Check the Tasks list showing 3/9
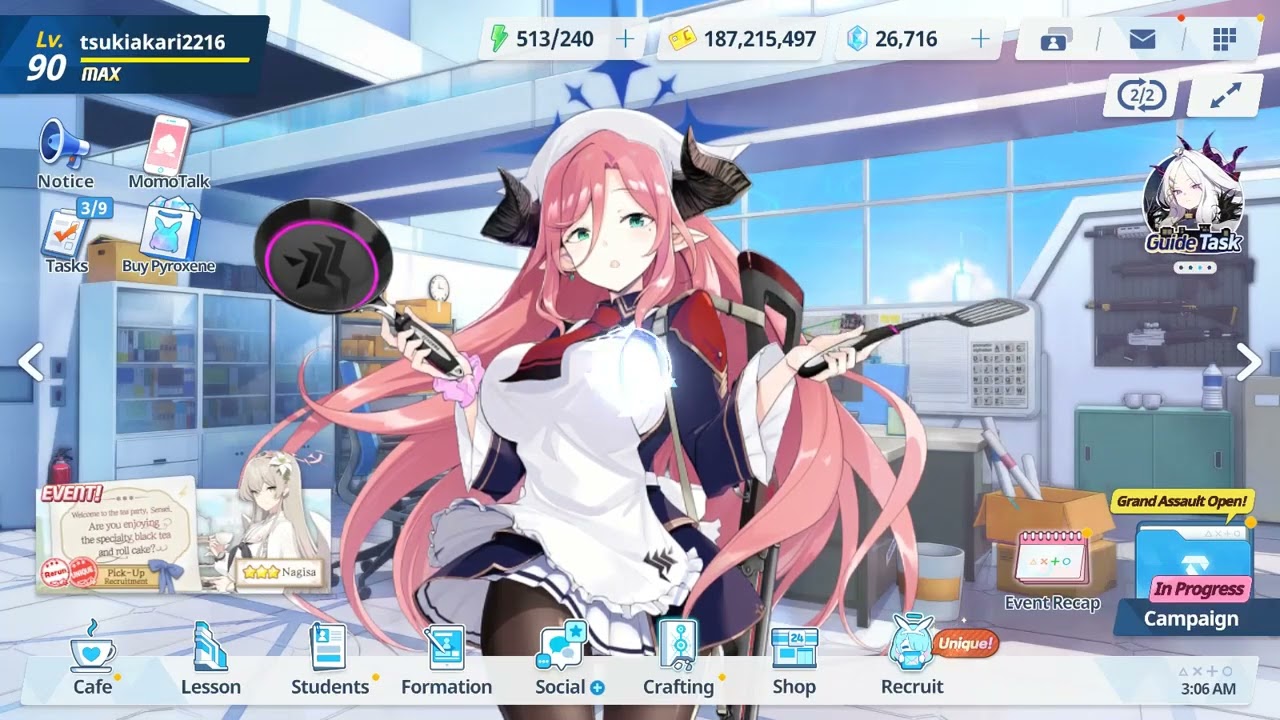The image size is (1280, 720). tap(62, 232)
